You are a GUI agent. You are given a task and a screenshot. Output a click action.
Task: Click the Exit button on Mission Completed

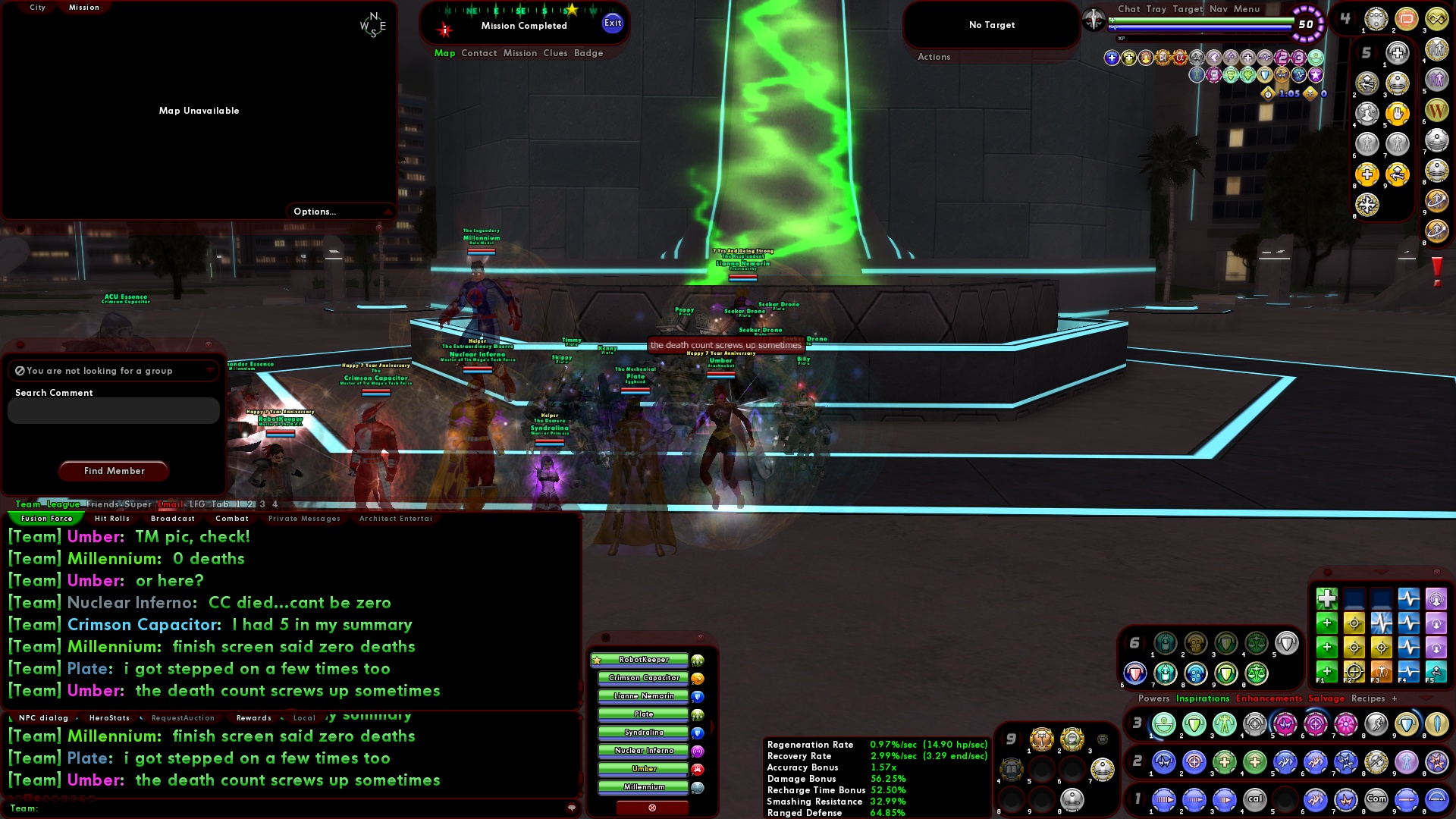click(x=611, y=23)
